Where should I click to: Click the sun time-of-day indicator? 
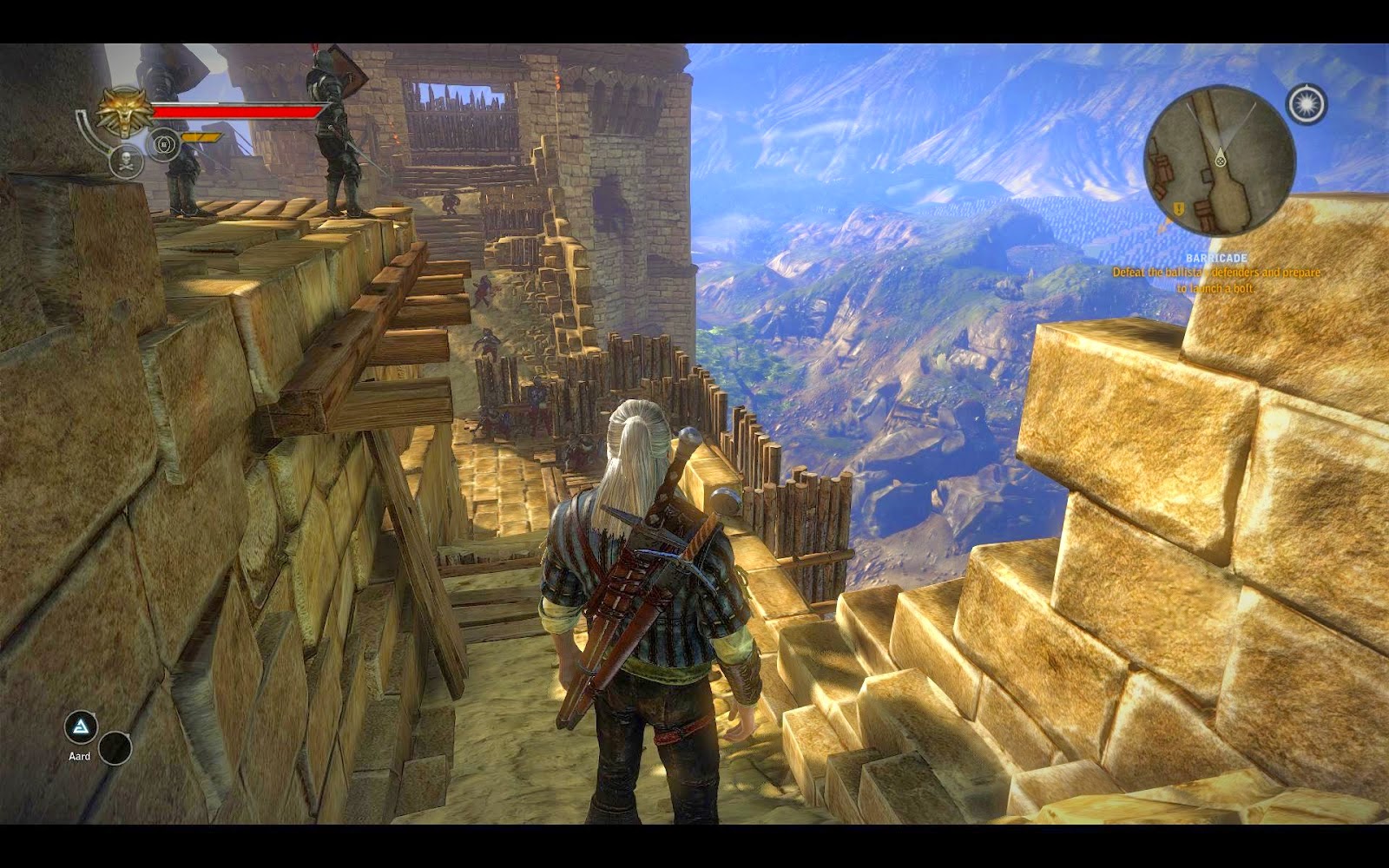click(1307, 104)
